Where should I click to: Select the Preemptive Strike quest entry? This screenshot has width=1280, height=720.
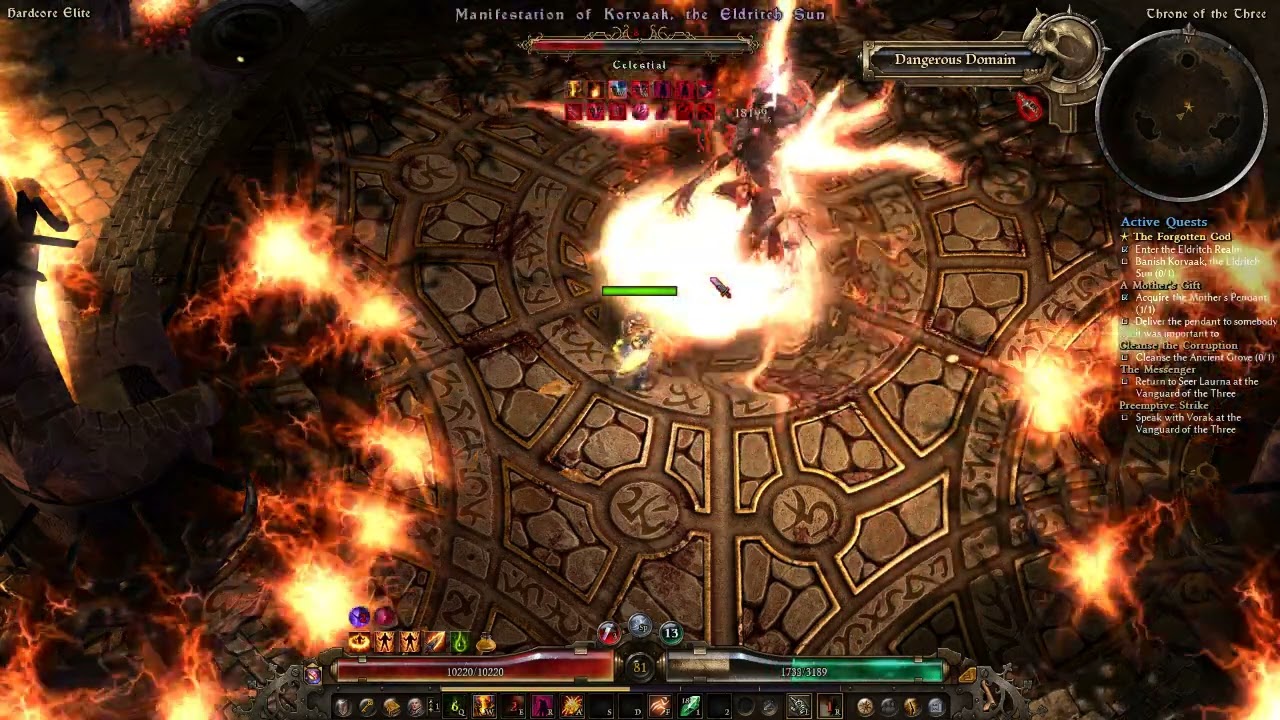tap(1164, 405)
